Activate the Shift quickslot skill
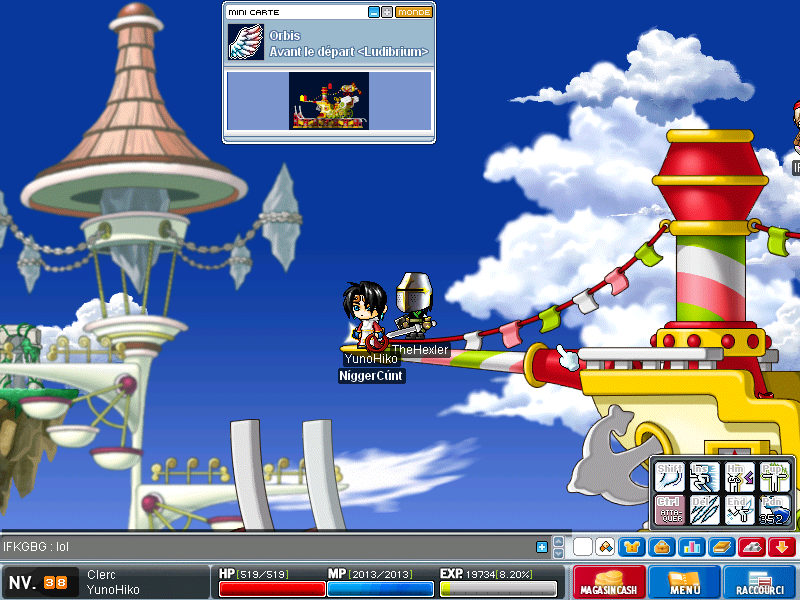This screenshot has height=600, width=800. click(670, 476)
